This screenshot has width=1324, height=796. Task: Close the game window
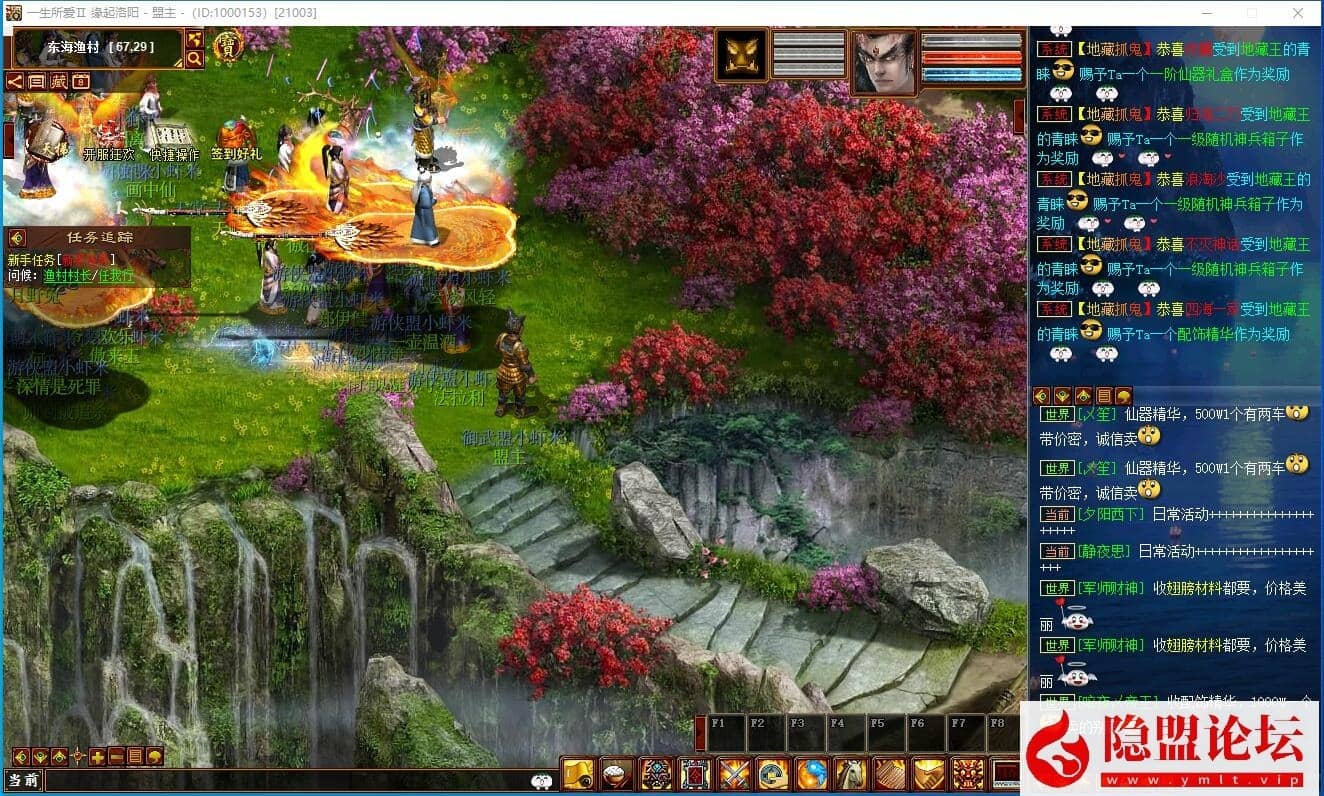click(x=1298, y=13)
